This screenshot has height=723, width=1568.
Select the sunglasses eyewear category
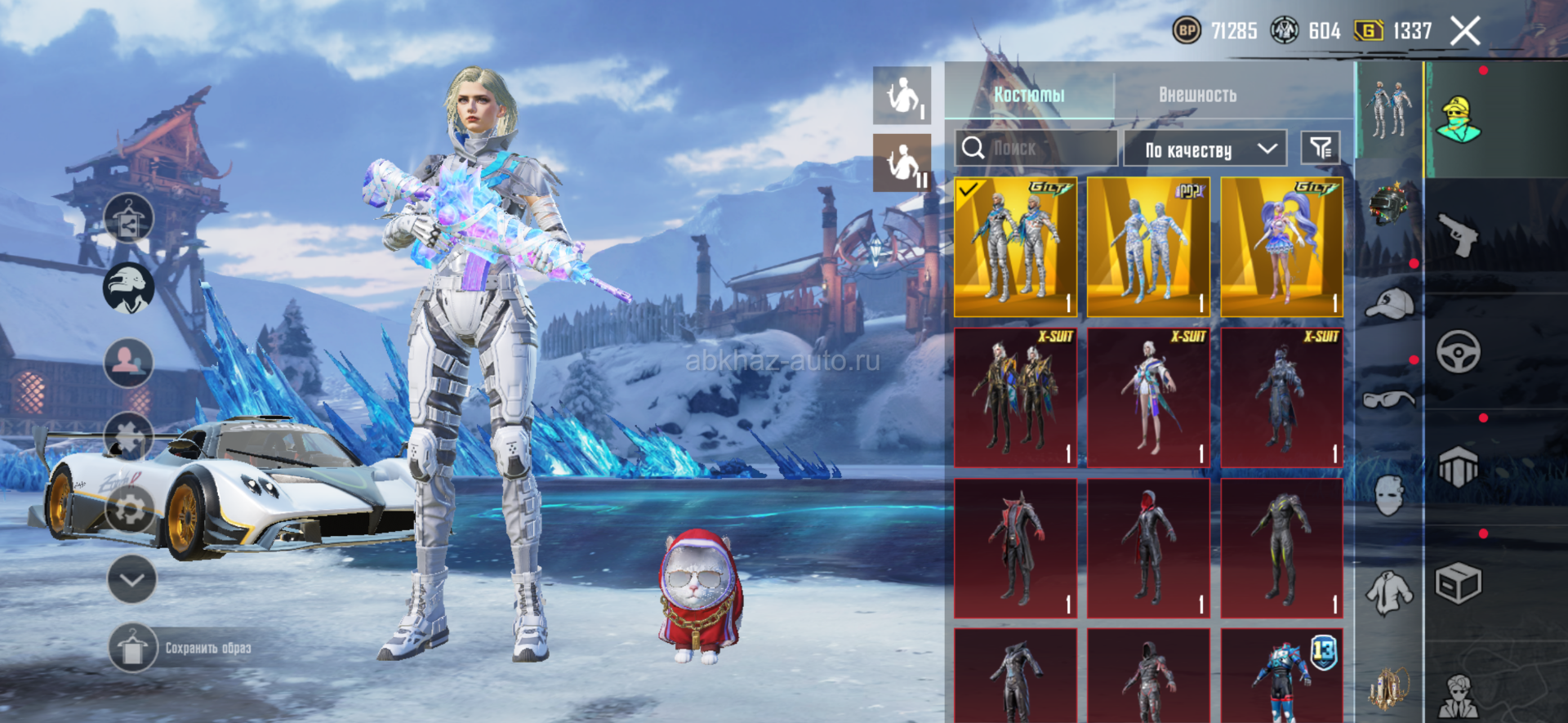1389,399
